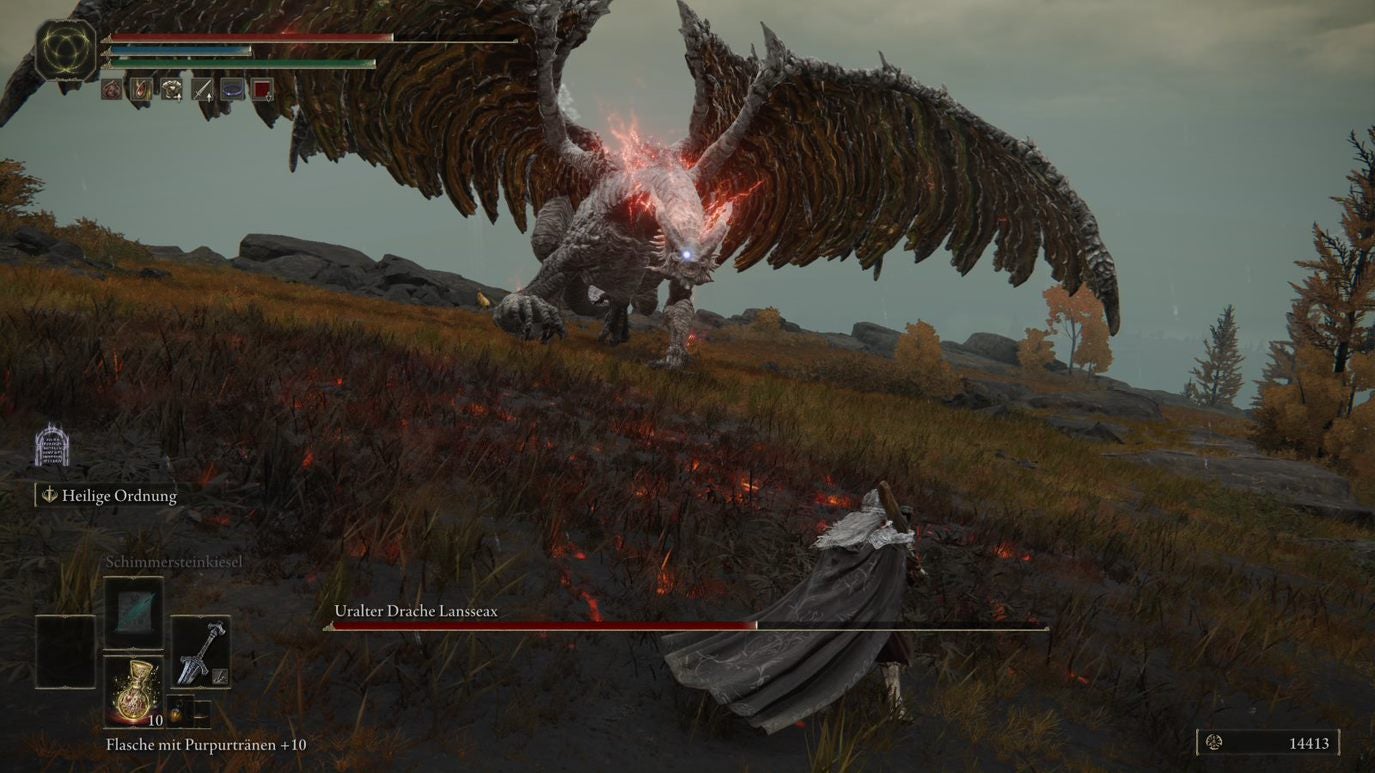
Task: Click the armor buff icon with upward arrow
Action: pyautogui.click(x=171, y=90)
